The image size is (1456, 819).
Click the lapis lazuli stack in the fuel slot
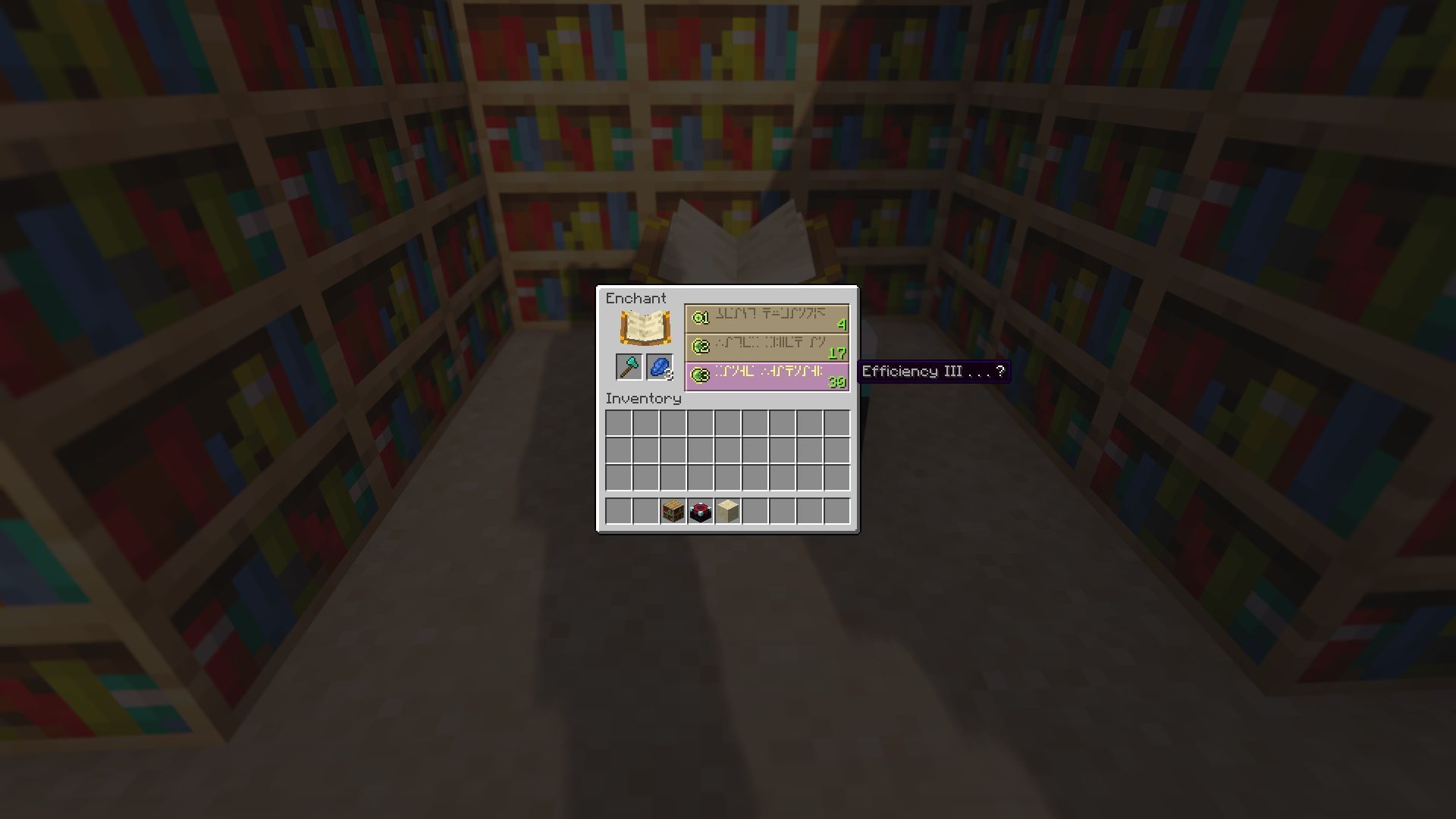(659, 368)
